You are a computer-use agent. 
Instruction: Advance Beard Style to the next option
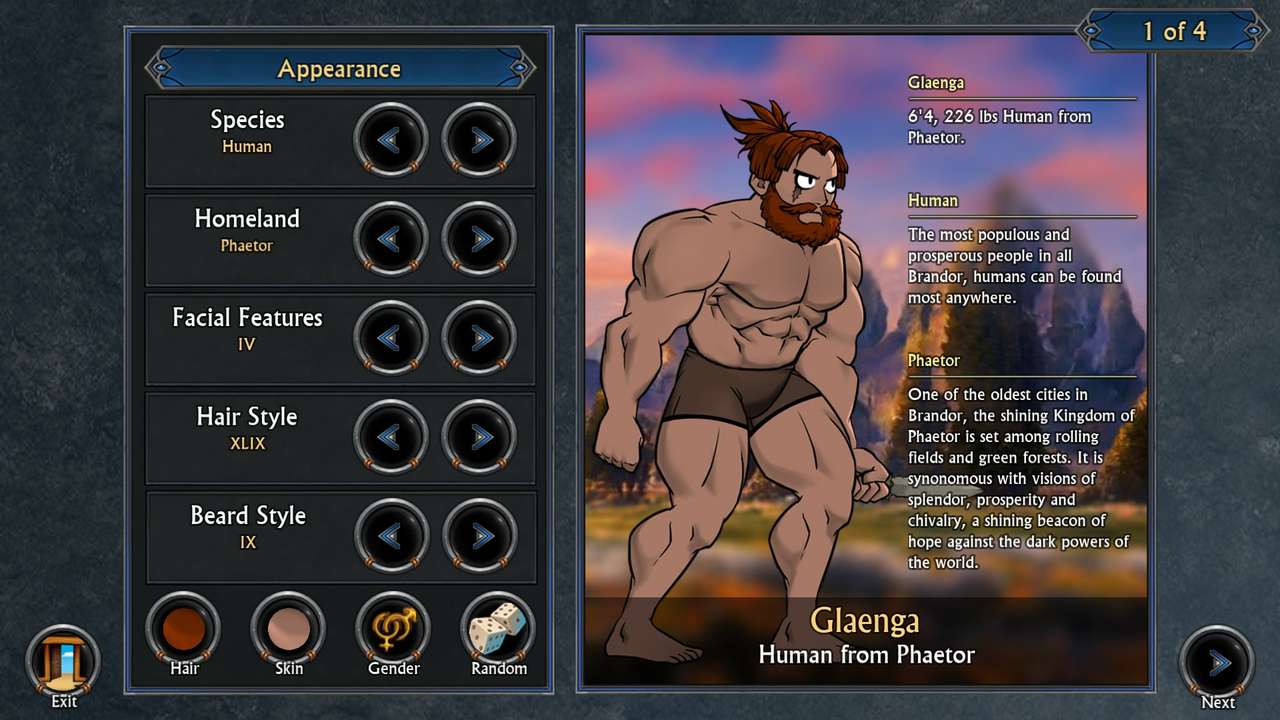pyautogui.click(x=478, y=536)
